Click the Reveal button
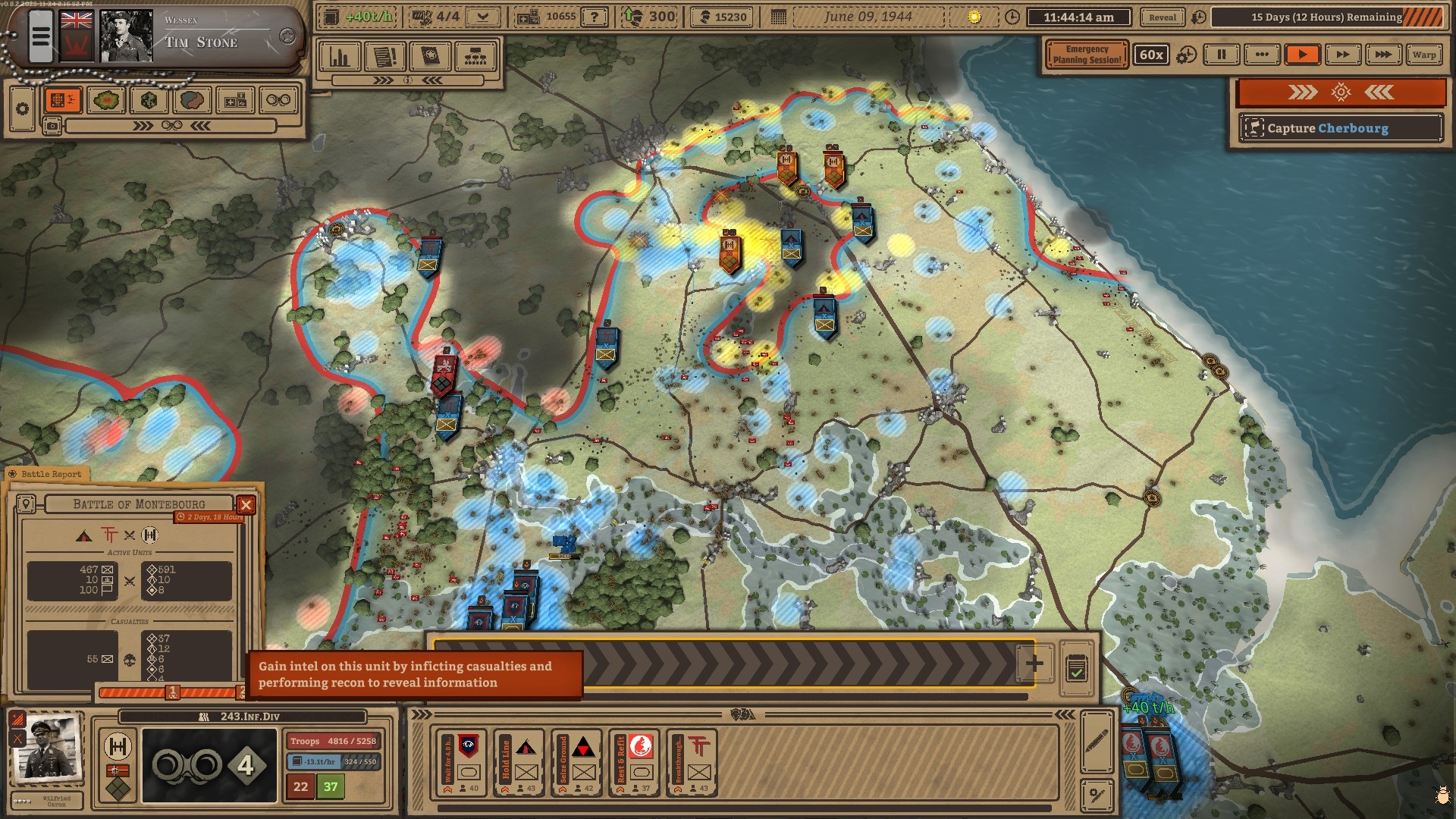The width and height of the screenshot is (1456, 819). 1162,17
